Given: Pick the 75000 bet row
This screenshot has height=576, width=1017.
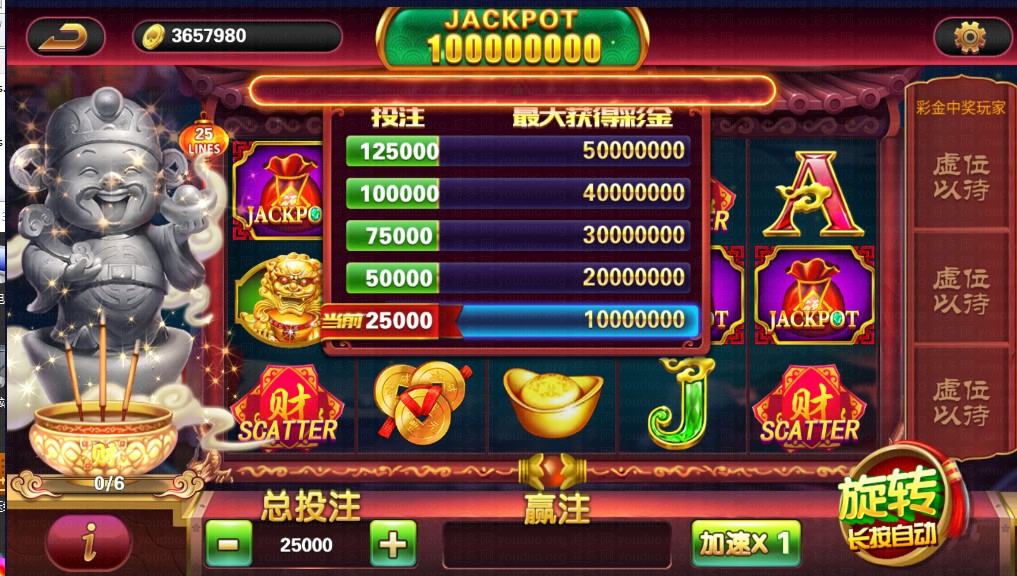Looking at the screenshot, I should tap(517, 235).
